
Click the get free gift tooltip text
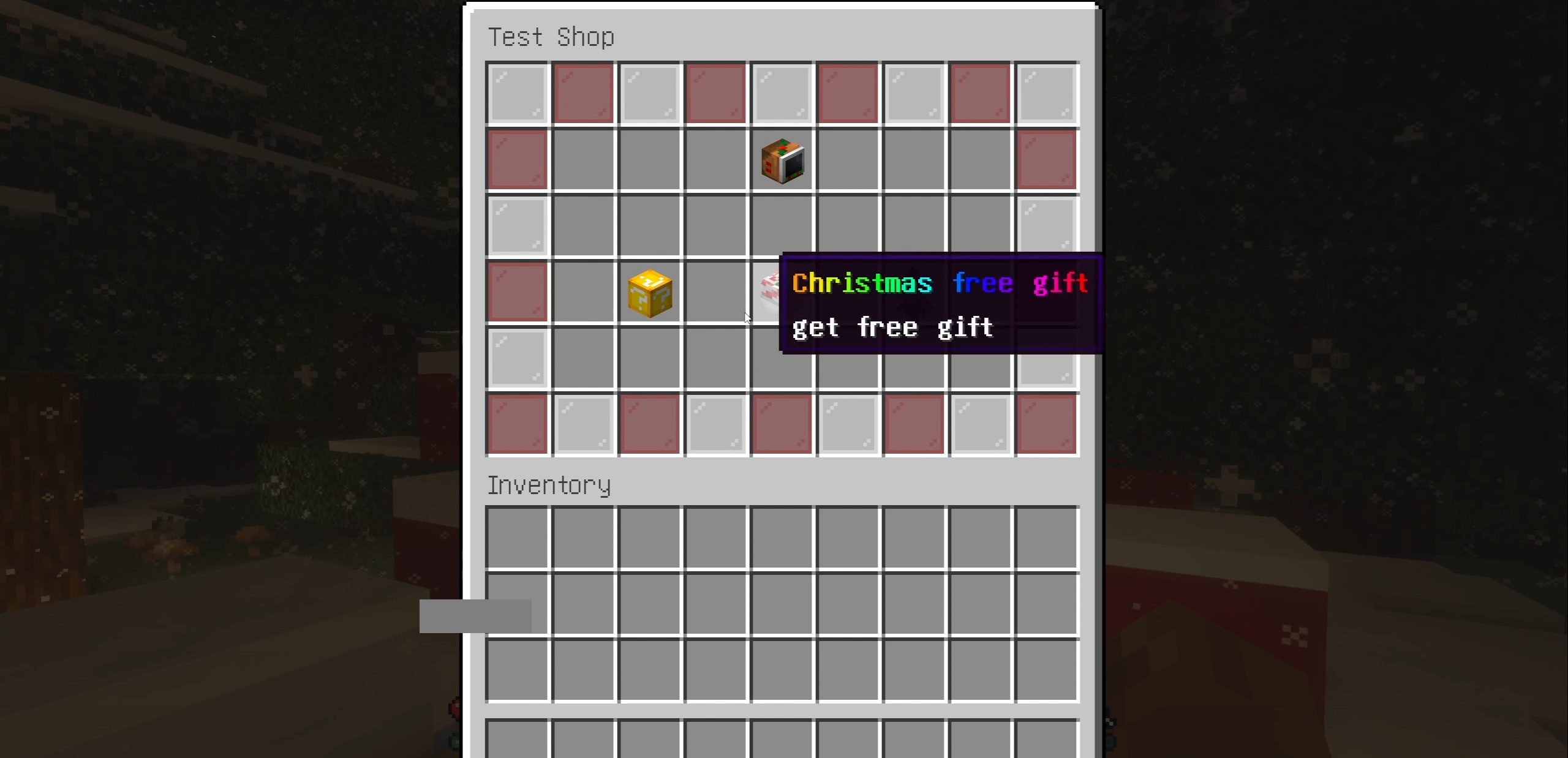(x=892, y=326)
